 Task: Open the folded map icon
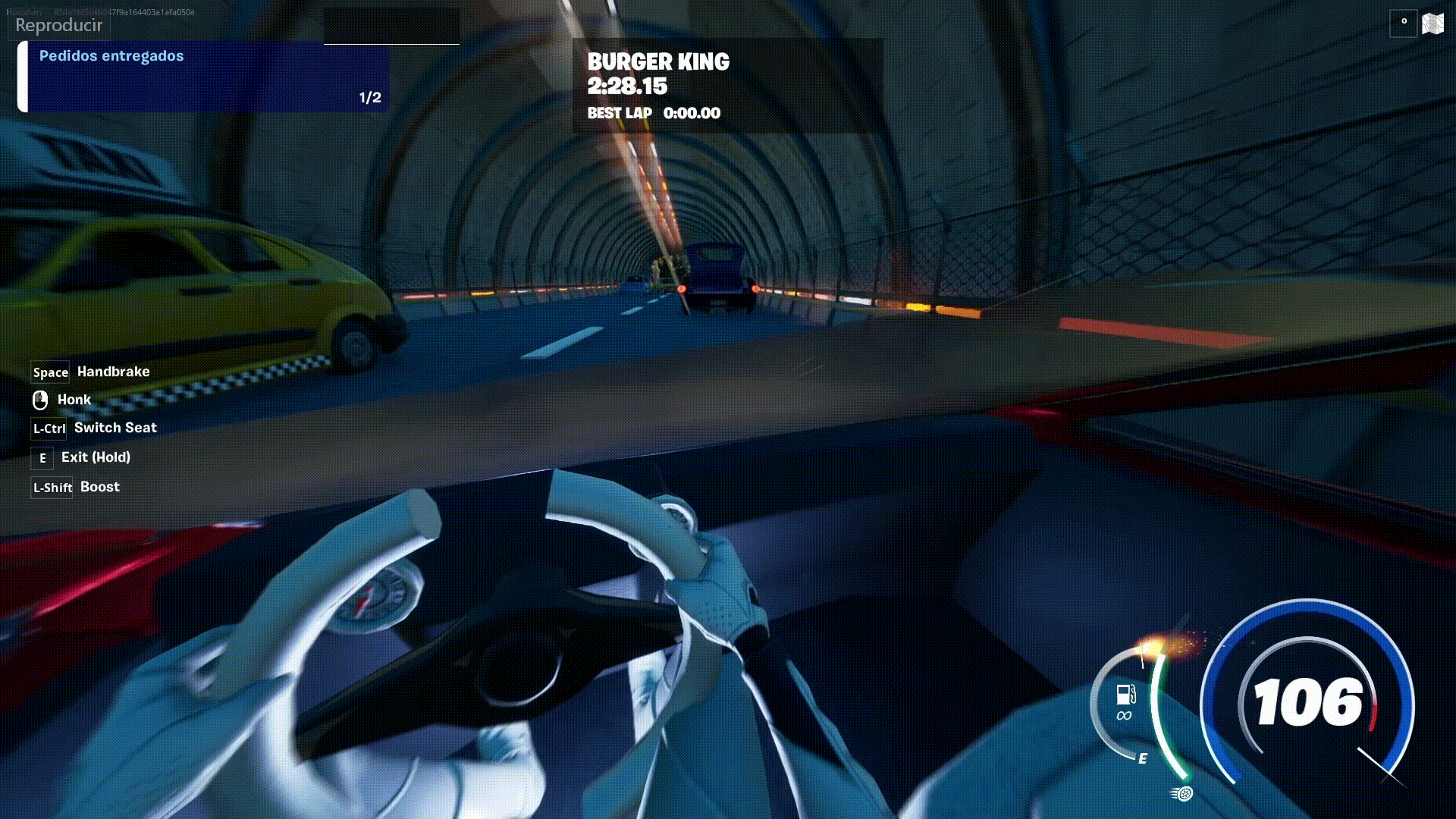(x=1432, y=24)
